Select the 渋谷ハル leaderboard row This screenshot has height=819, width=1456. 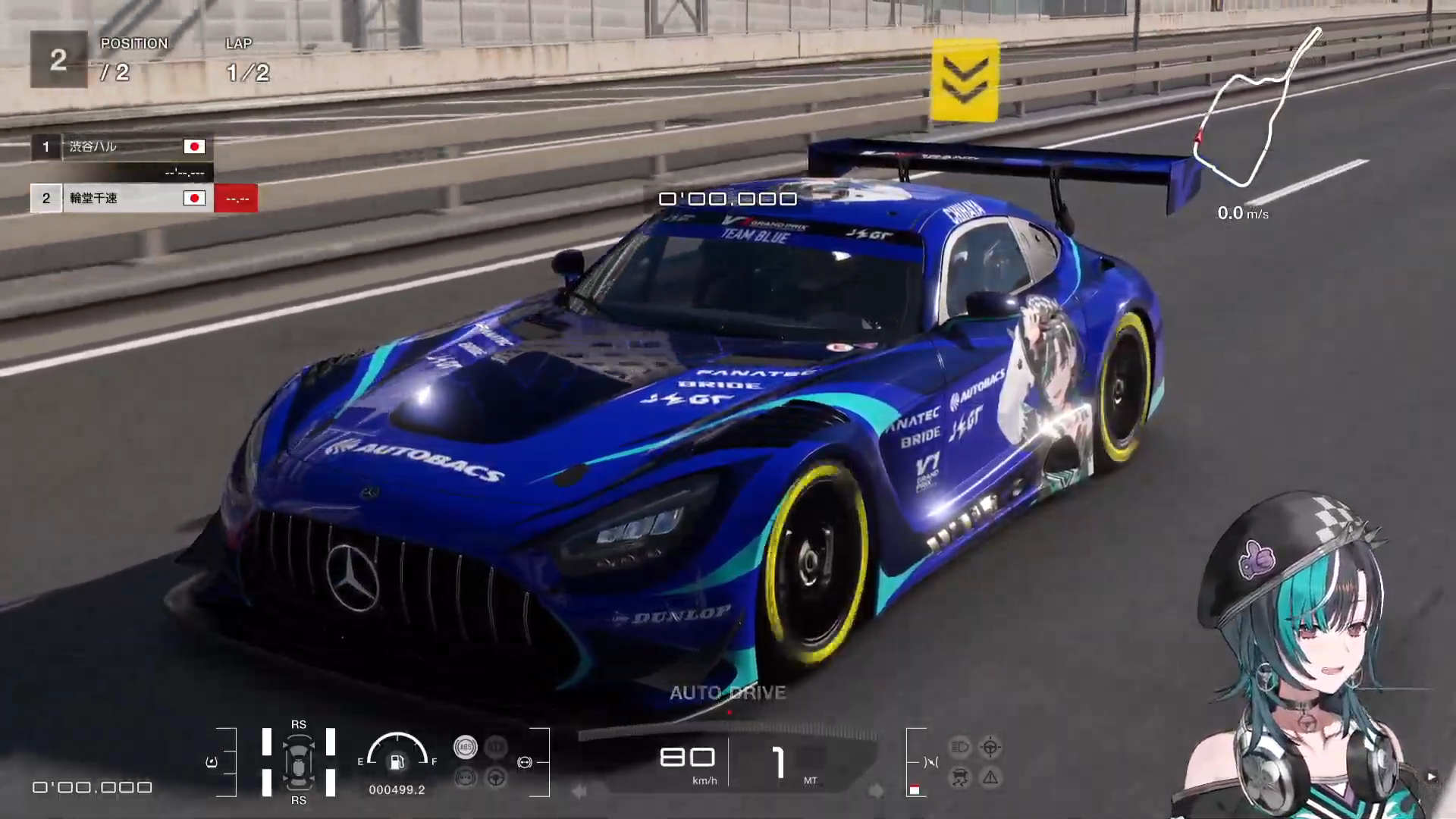pos(121,147)
